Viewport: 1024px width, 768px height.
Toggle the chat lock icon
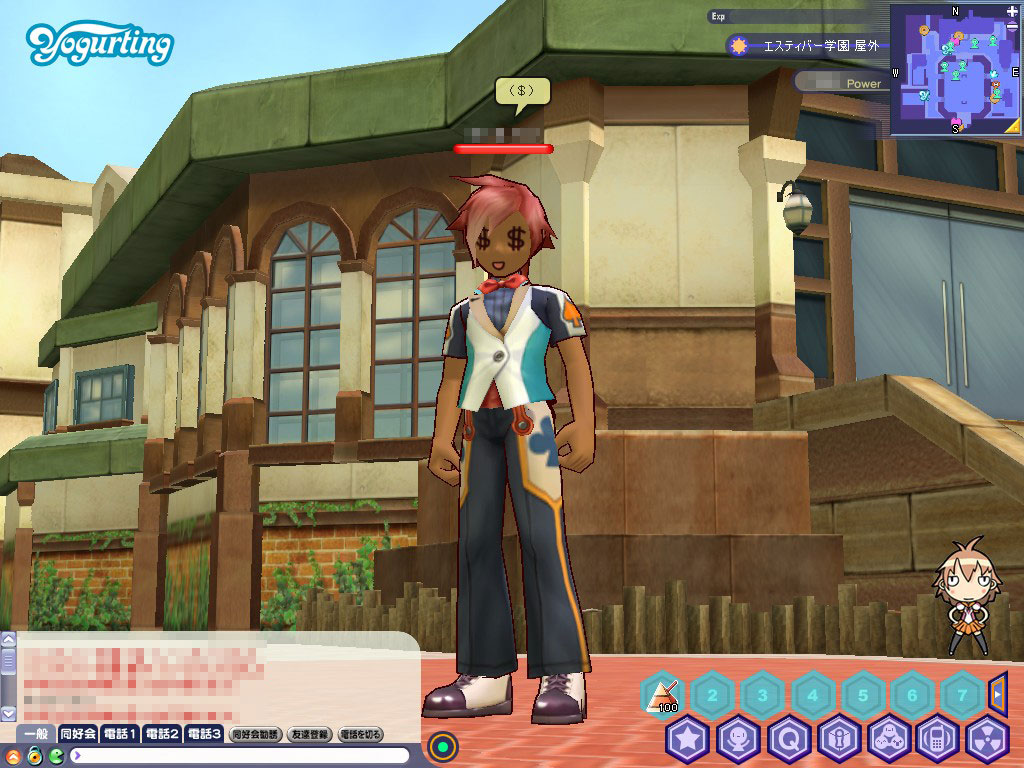34,755
